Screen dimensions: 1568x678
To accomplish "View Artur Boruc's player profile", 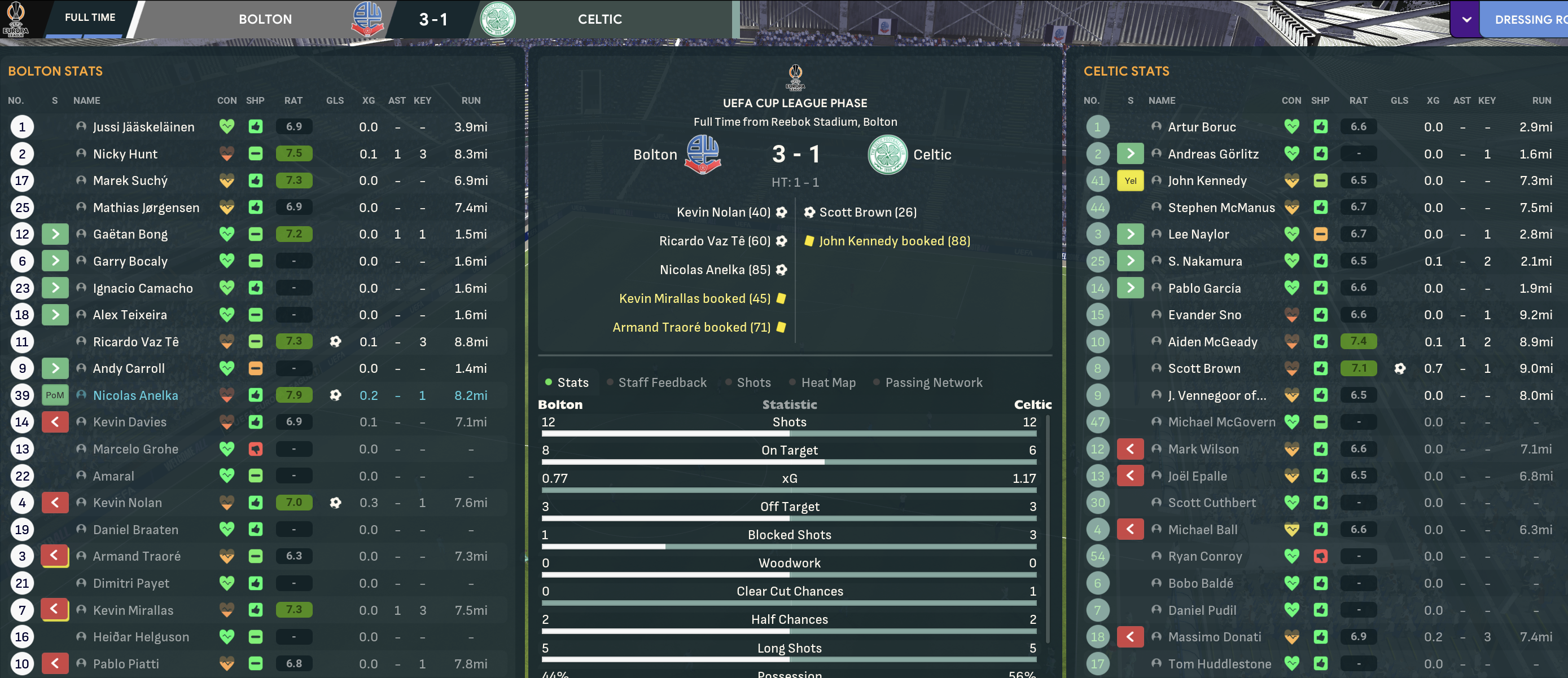I will pos(1202,127).
